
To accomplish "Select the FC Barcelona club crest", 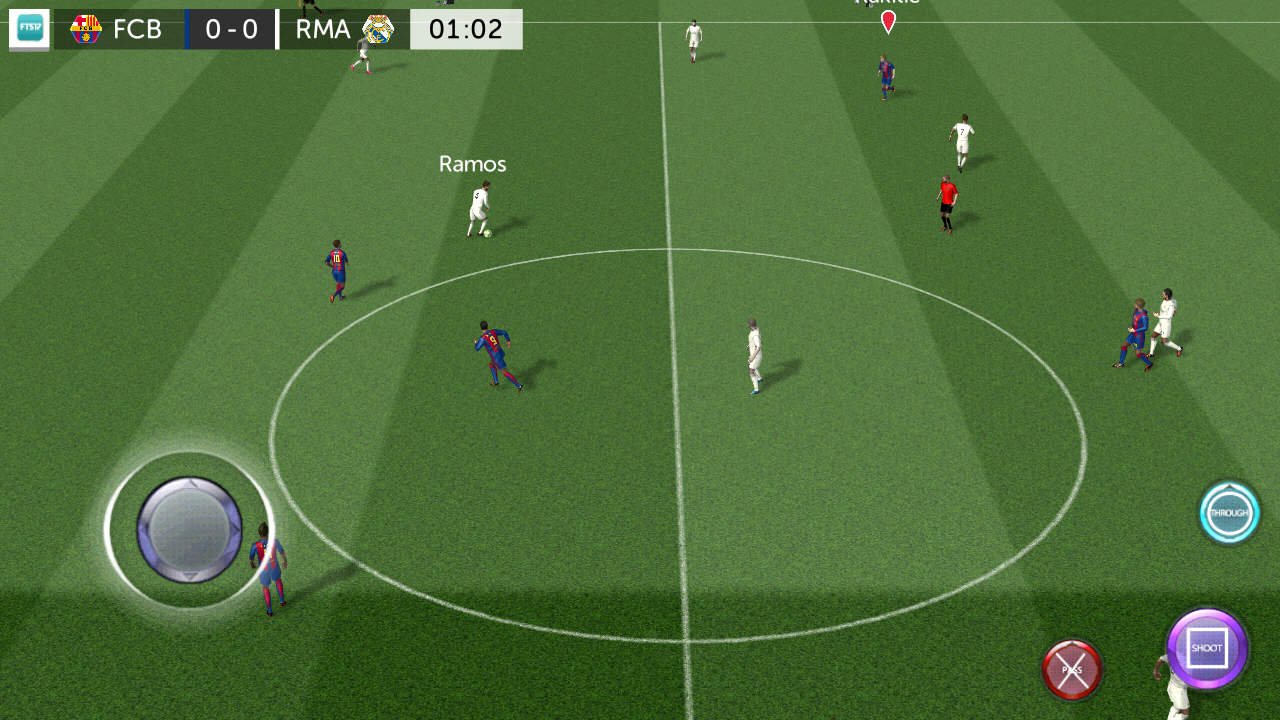I will pyautogui.click(x=84, y=29).
